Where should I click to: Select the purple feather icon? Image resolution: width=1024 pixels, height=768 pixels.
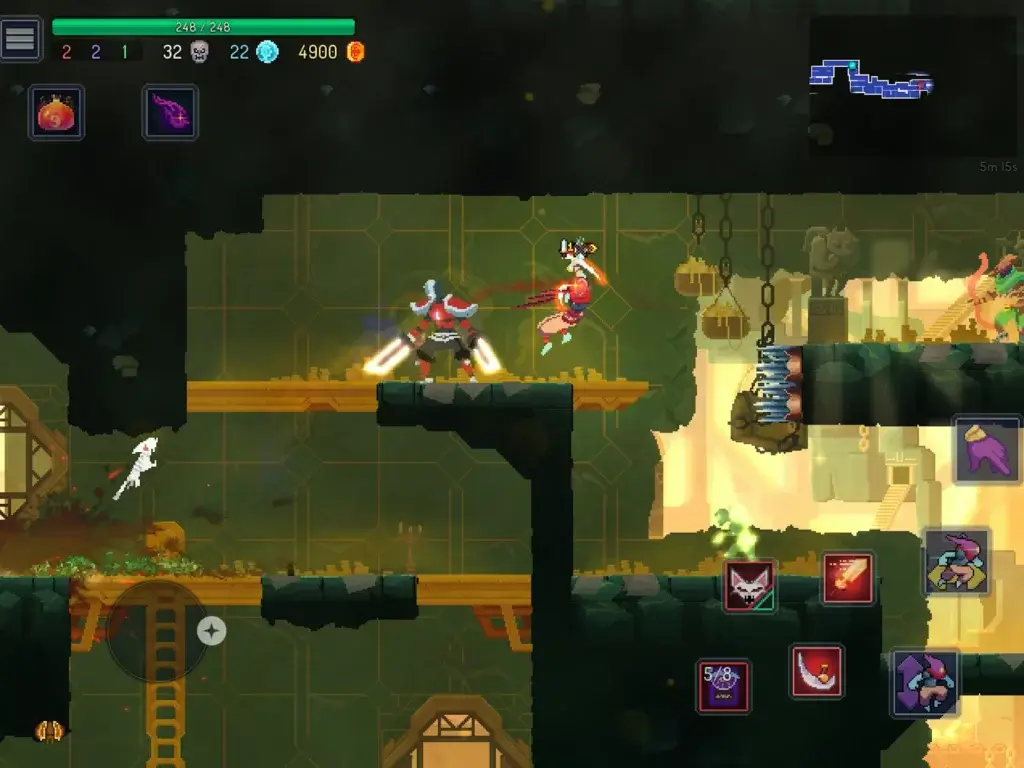(170, 112)
